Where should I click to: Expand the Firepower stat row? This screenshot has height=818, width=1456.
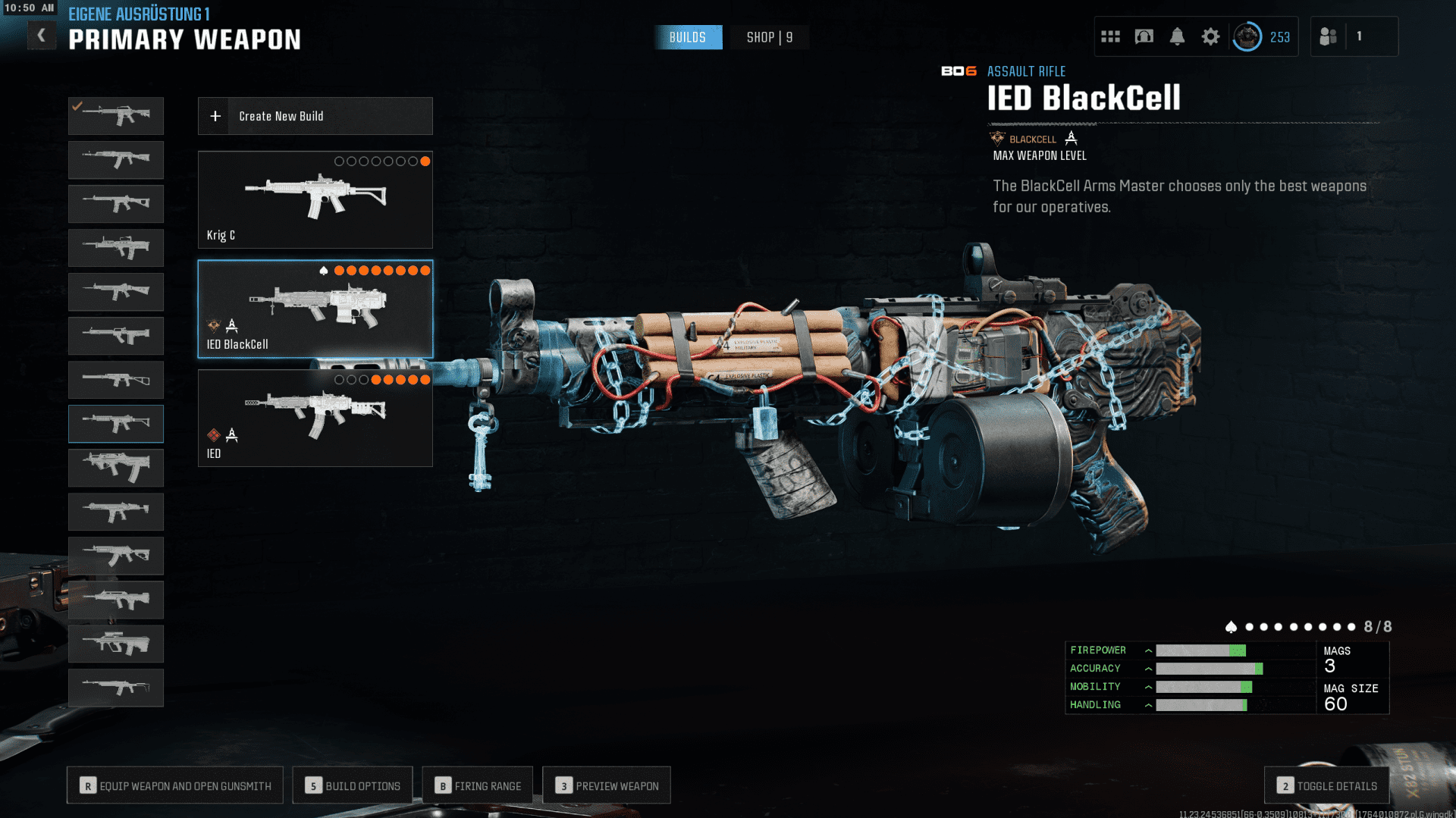[x=1148, y=650]
